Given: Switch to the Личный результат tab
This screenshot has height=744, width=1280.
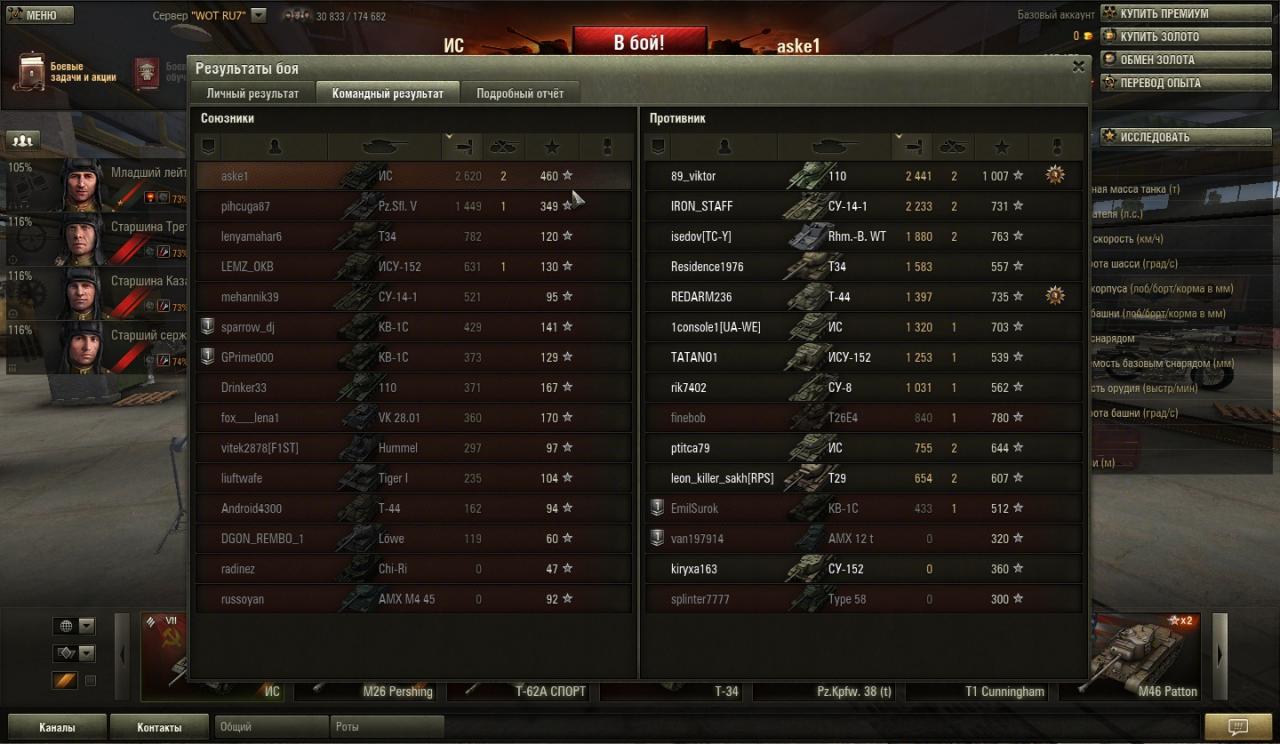Looking at the screenshot, I should point(252,94).
